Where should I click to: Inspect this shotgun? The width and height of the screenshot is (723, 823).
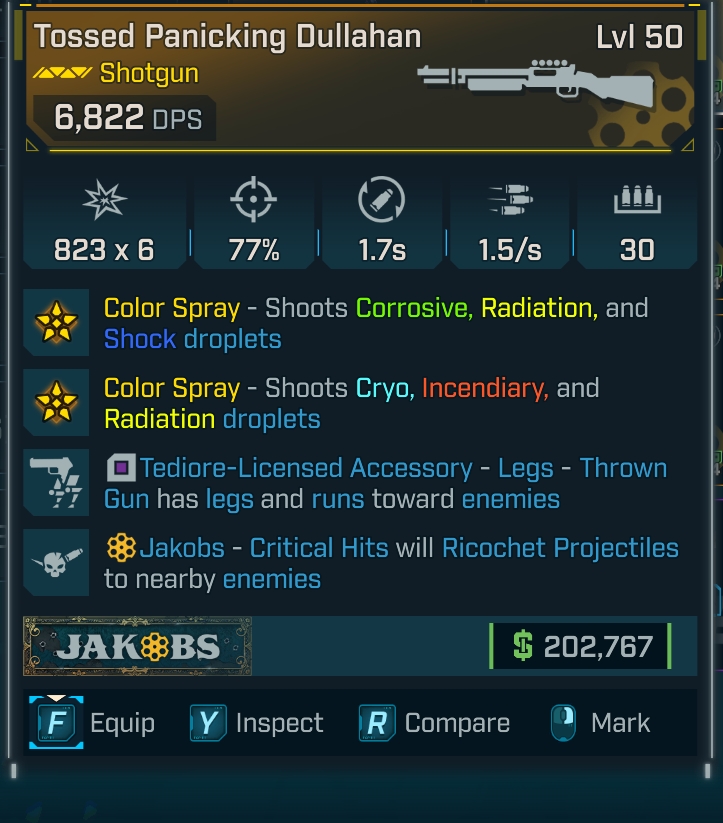[258, 723]
